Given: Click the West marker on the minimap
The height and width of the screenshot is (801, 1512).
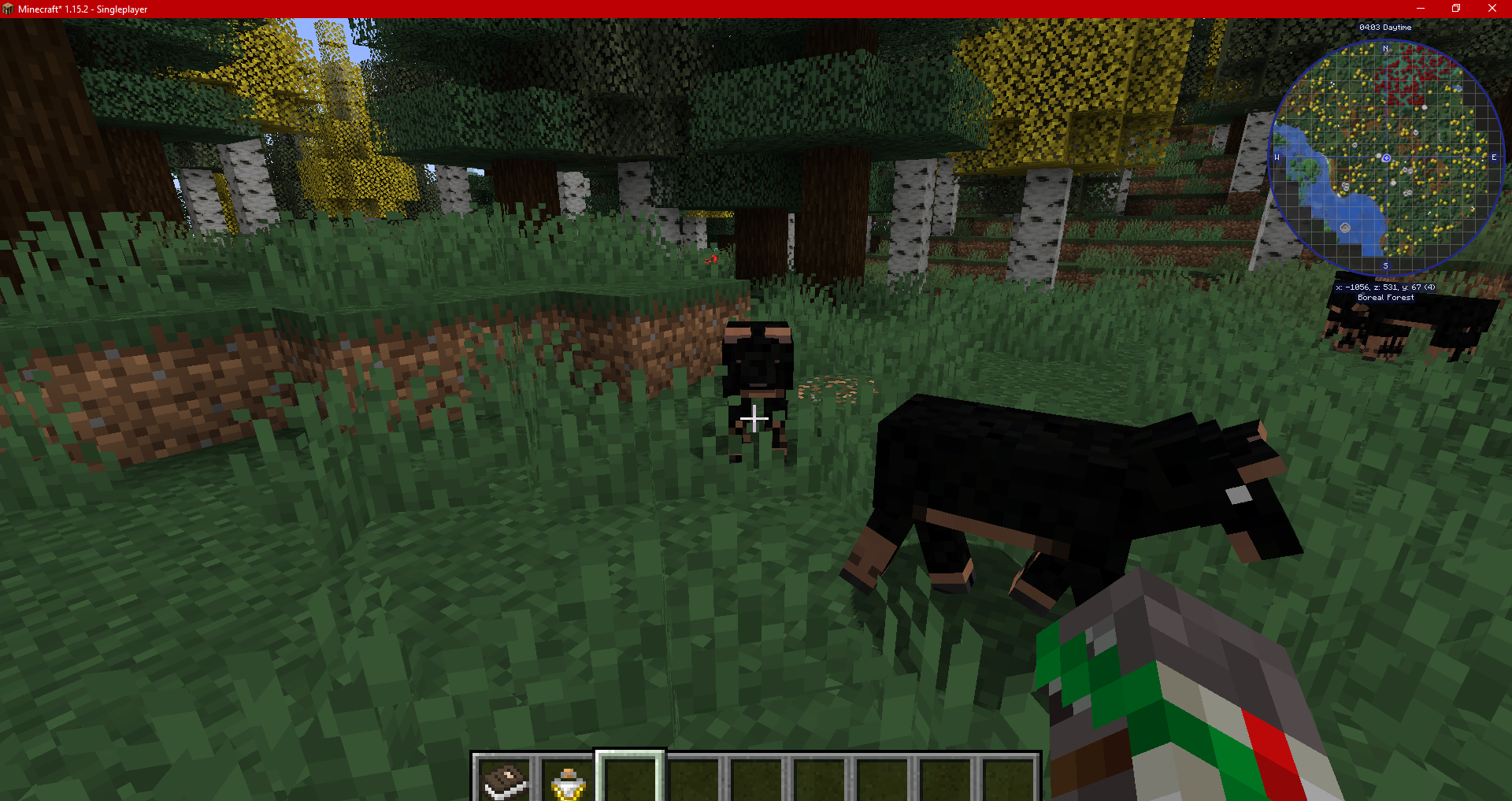Looking at the screenshot, I should click(1277, 157).
